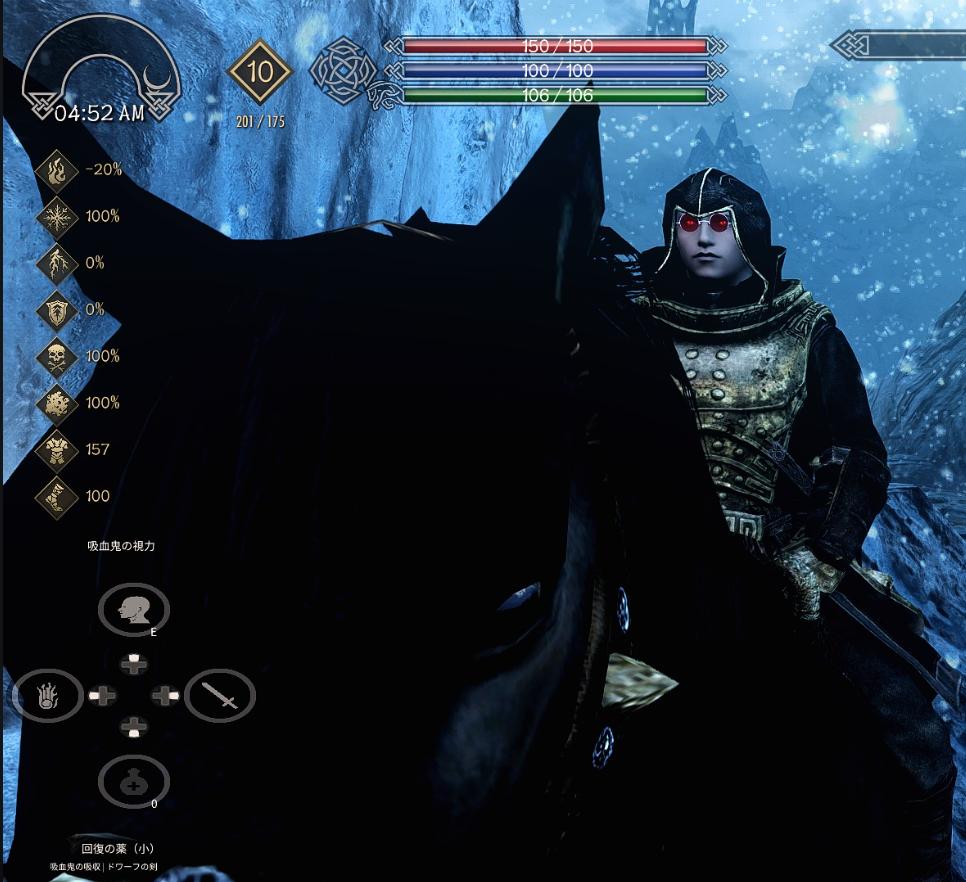
Task: Click the level 10 diamond badge
Action: click(259, 72)
